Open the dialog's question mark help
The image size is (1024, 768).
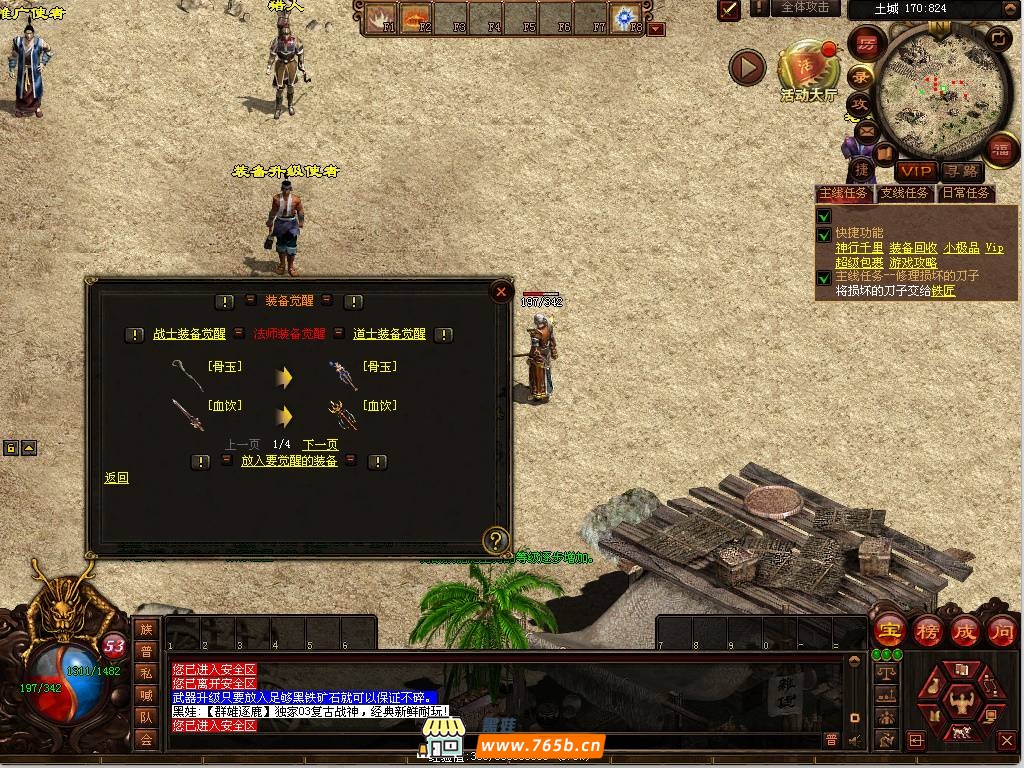(496, 541)
